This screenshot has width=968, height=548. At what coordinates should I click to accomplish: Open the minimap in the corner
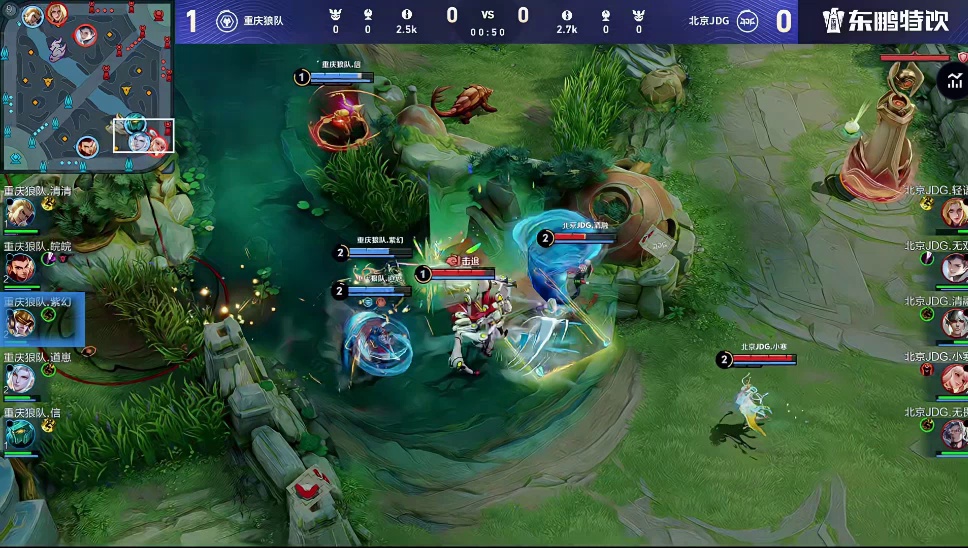point(87,85)
